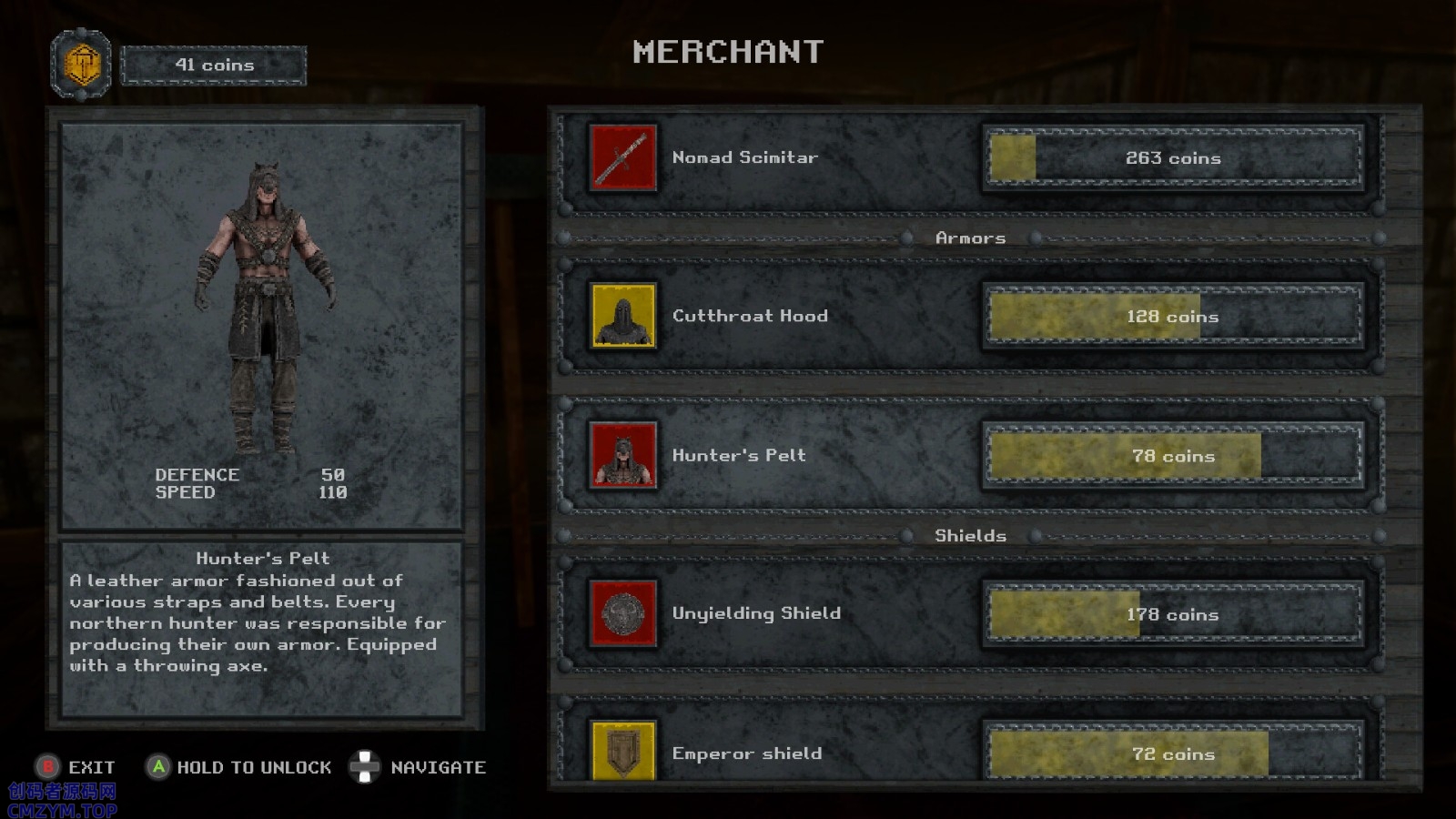Image resolution: width=1456 pixels, height=819 pixels.
Task: Click the Hunter's Pelt red icon
Action: point(622,455)
